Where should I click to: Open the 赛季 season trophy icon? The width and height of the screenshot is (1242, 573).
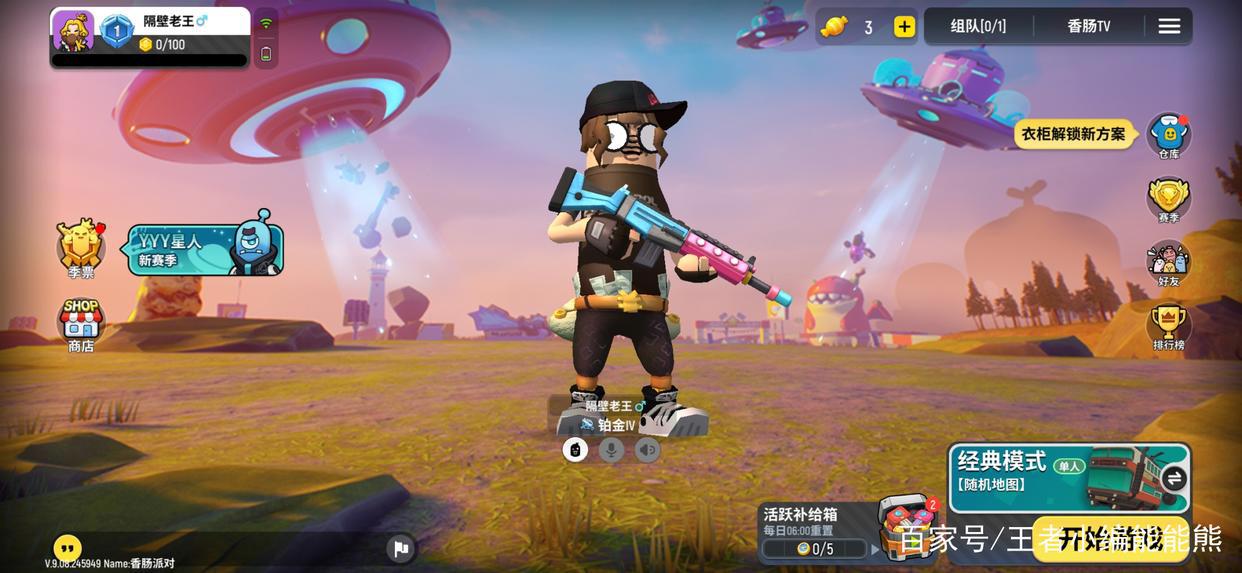click(1168, 199)
